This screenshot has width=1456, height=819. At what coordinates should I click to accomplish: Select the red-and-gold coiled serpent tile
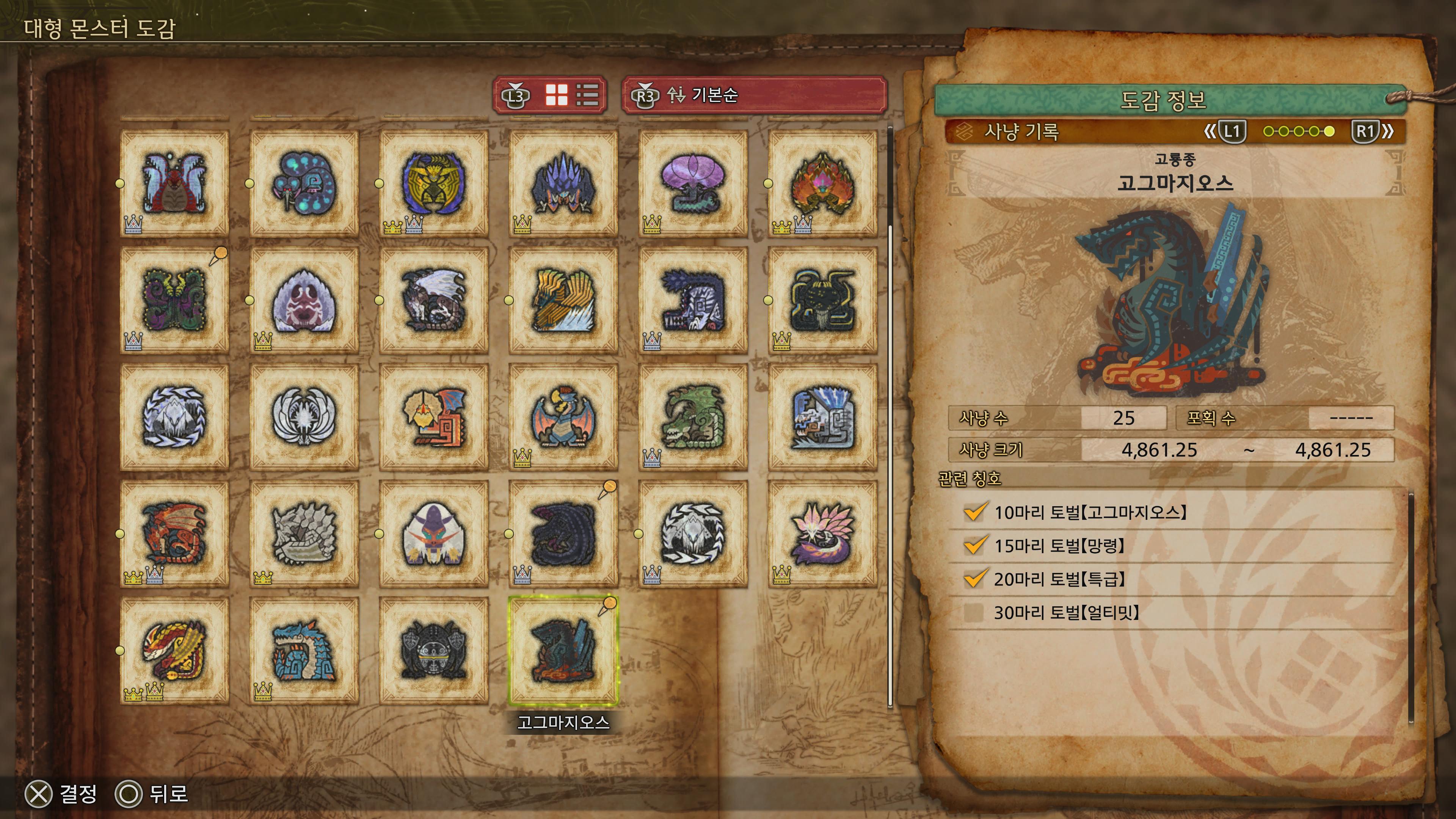pos(174,650)
